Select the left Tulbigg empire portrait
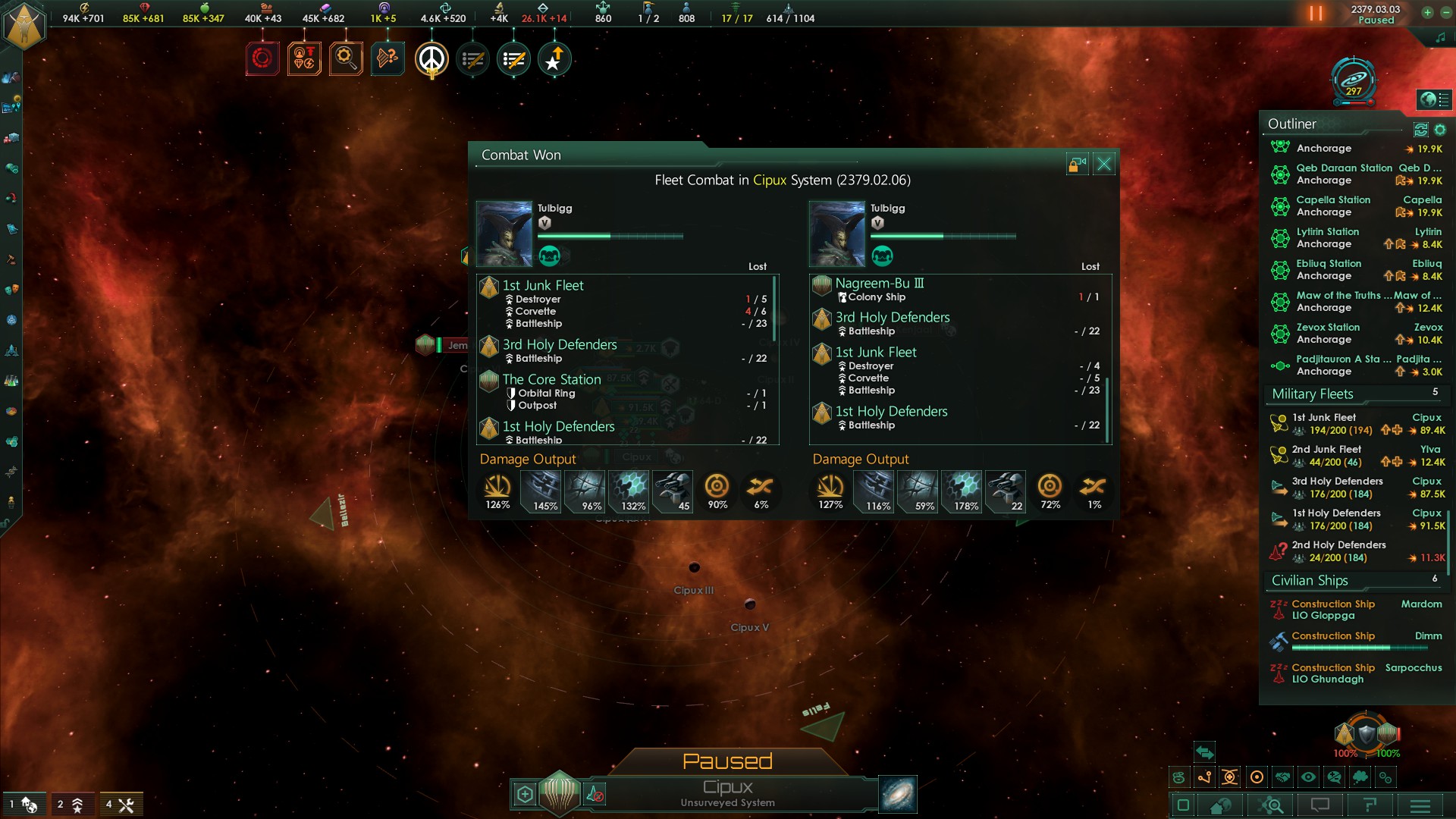The width and height of the screenshot is (1456, 819). coord(504,234)
